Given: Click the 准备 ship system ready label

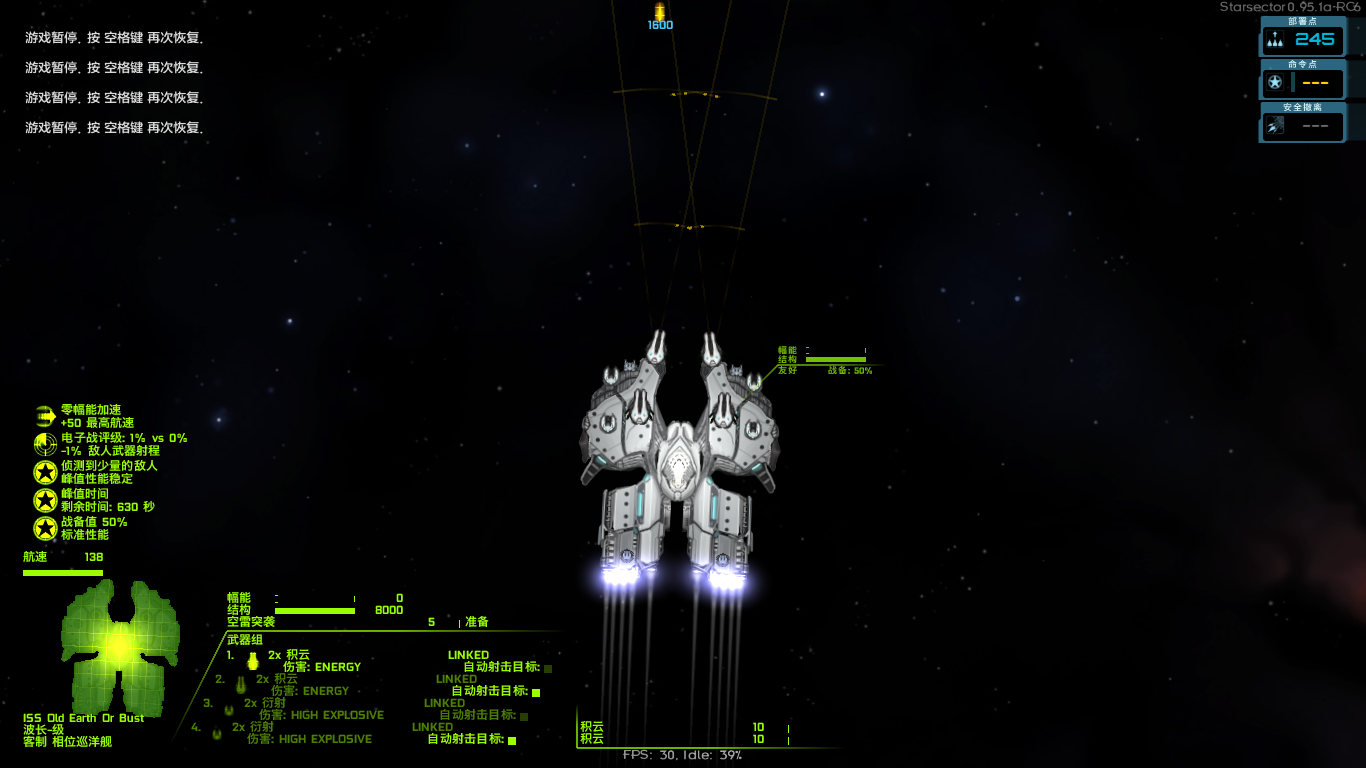Looking at the screenshot, I should pyautogui.click(x=476, y=622).
